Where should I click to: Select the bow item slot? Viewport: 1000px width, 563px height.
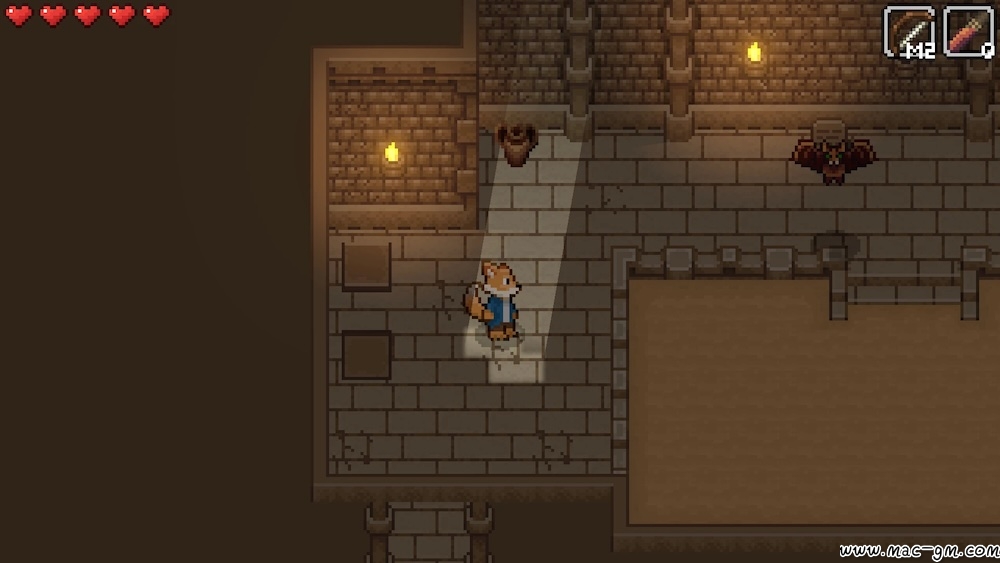pos(909,31)
